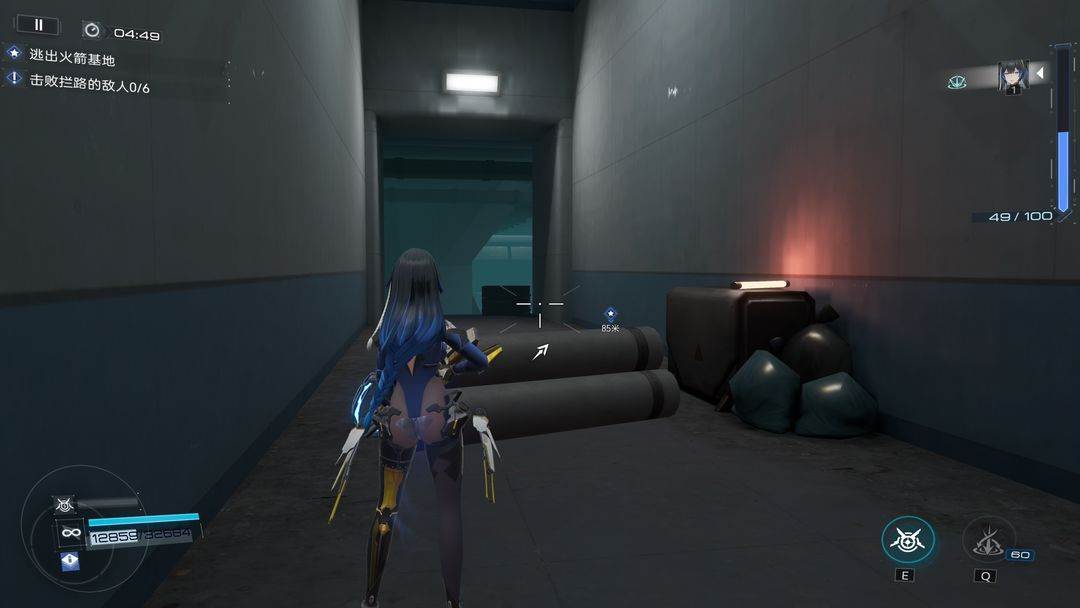
Task: Open the 击败拦路的敌人 sub-objective
Action: [x=88, y=86]
